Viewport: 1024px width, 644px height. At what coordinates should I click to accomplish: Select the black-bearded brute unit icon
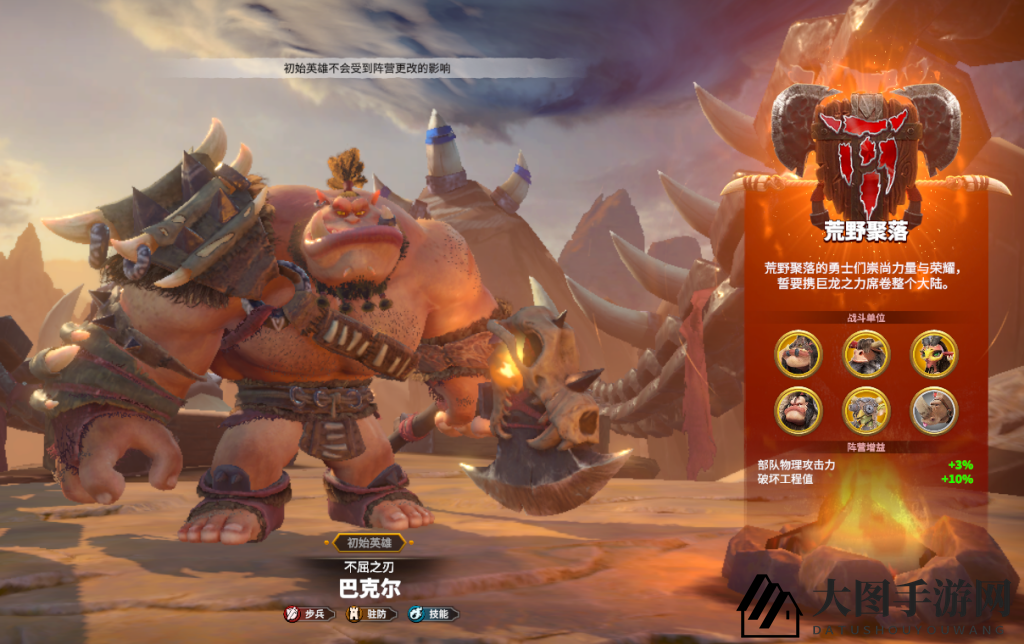(798, 409)
